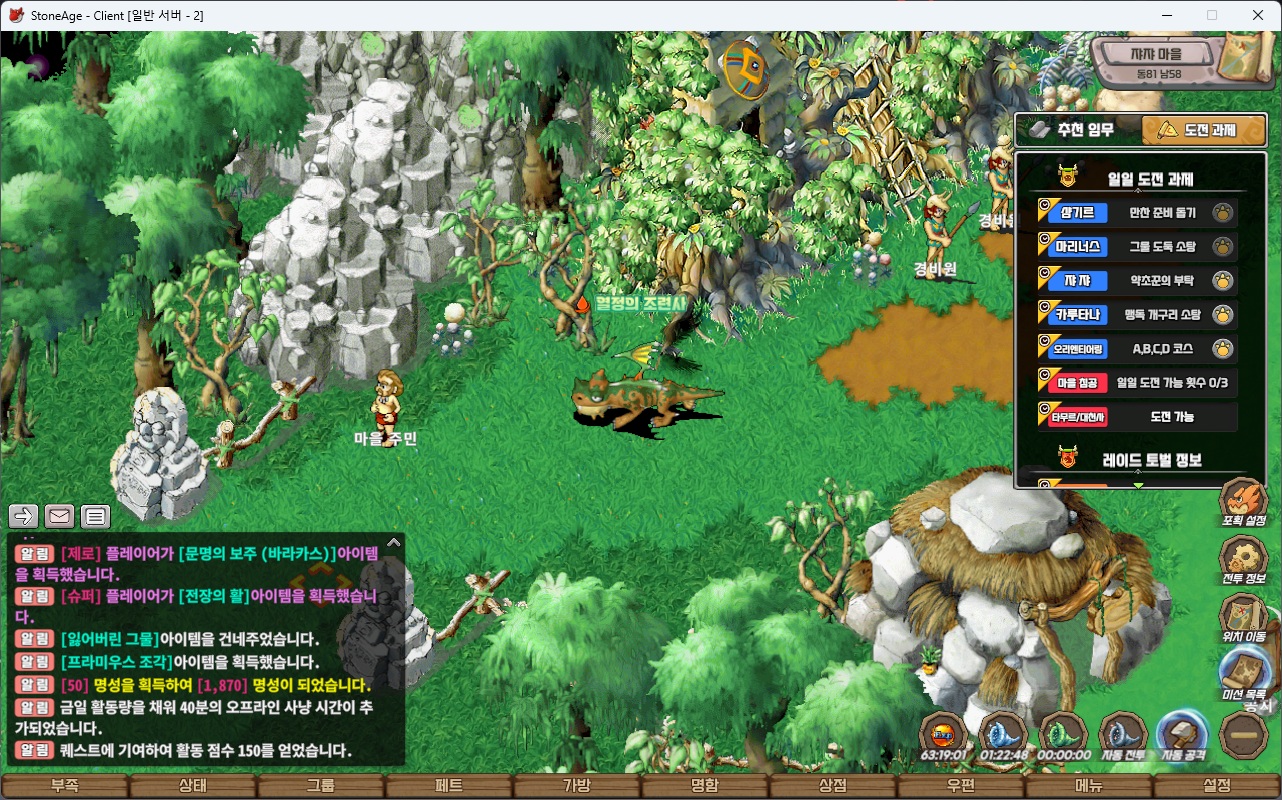Select the 페트 (pet) menu button

[x=449, y=786]
